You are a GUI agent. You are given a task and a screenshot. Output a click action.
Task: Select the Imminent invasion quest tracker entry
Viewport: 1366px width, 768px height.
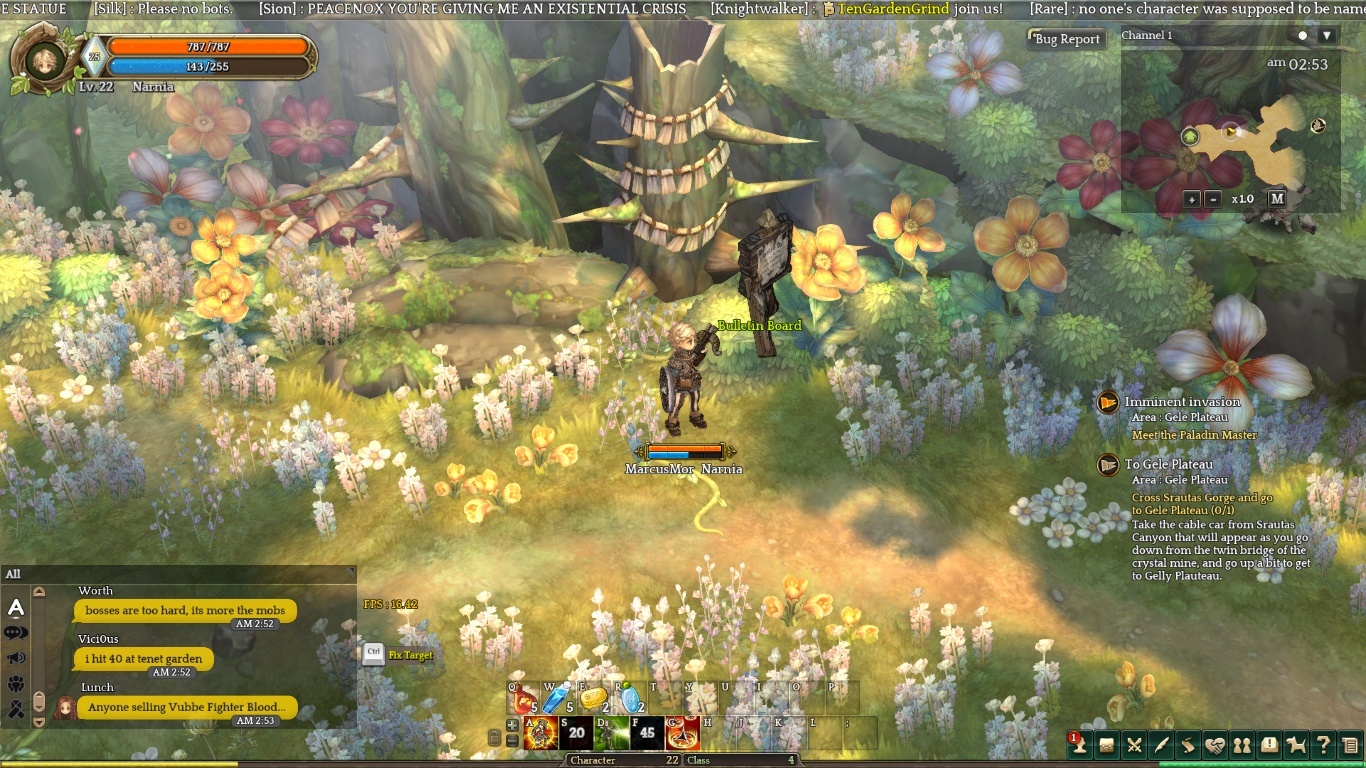coord(1182,402)
